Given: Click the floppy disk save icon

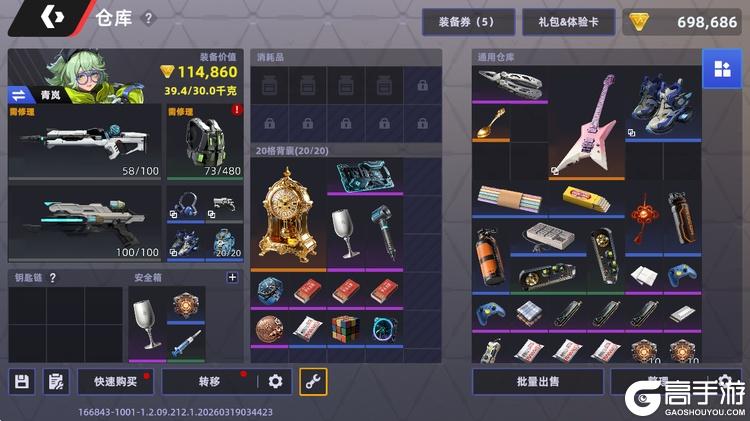Looking at the screenshot, I should 22,381.
